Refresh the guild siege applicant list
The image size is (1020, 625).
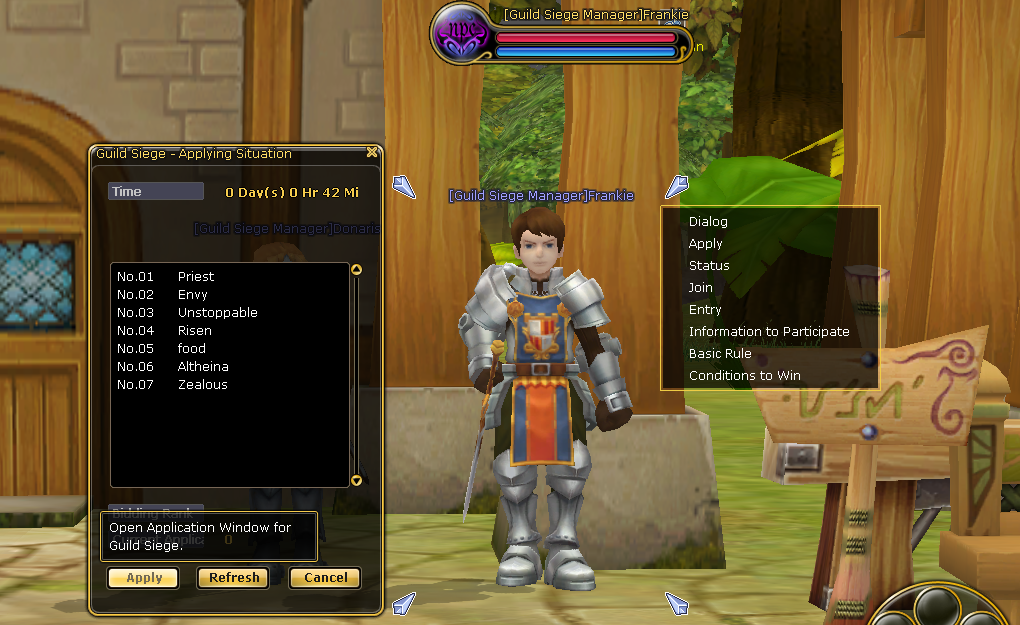[x=234, y=578]
